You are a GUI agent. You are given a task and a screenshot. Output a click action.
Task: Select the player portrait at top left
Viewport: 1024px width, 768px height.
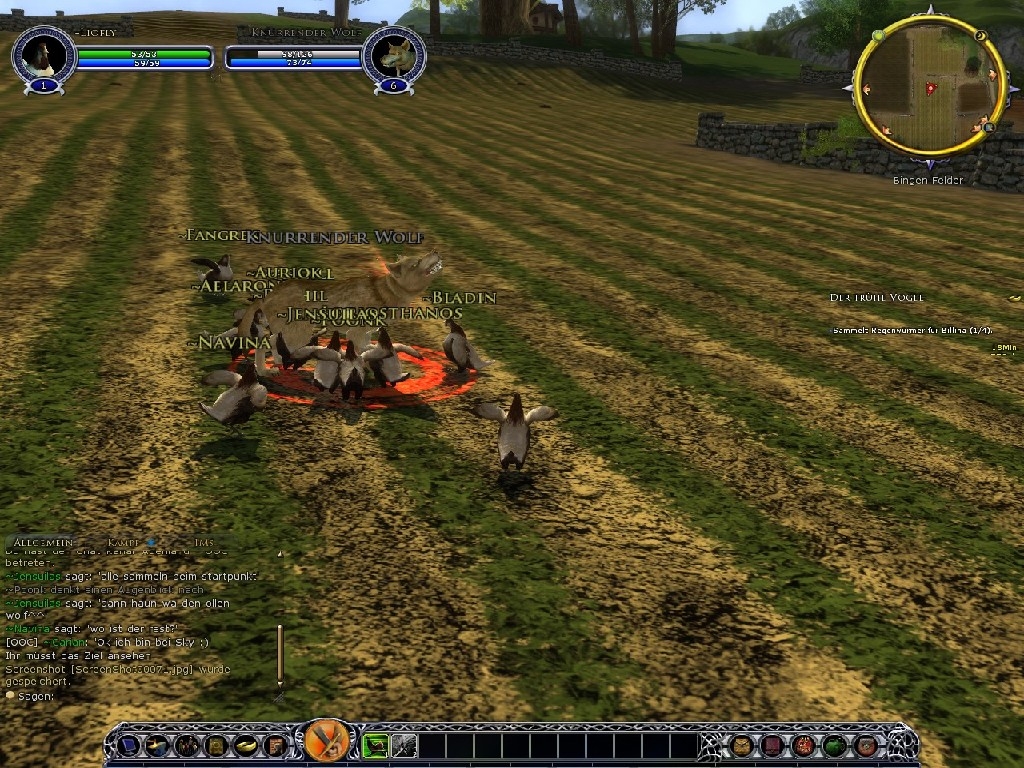coord(42,55)
